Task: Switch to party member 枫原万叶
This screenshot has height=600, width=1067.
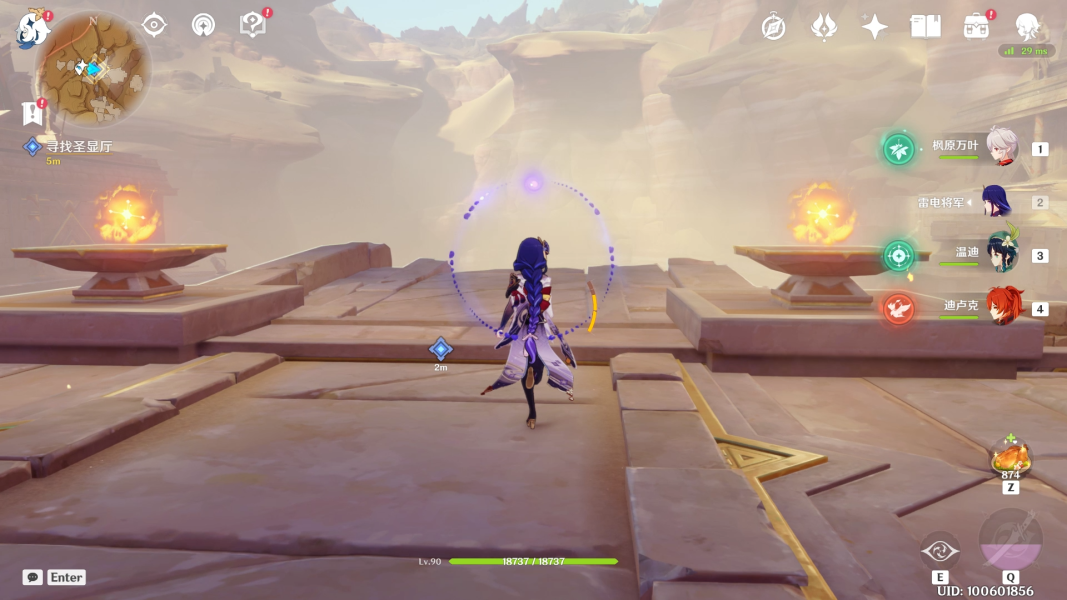Action: pyautogui.click(x=1000, y=148)
